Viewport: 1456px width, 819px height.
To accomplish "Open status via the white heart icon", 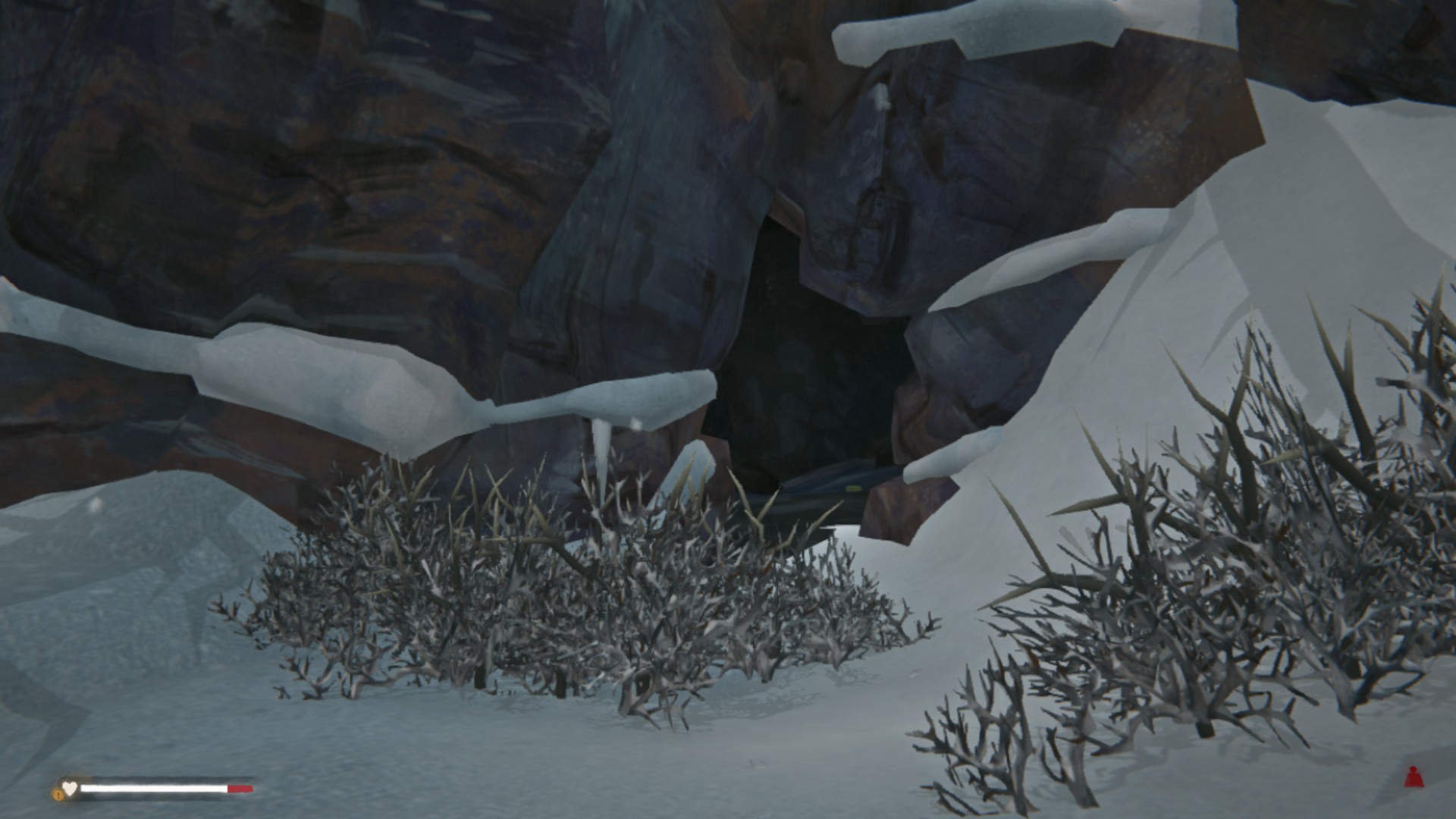I will tap(70, 789).
